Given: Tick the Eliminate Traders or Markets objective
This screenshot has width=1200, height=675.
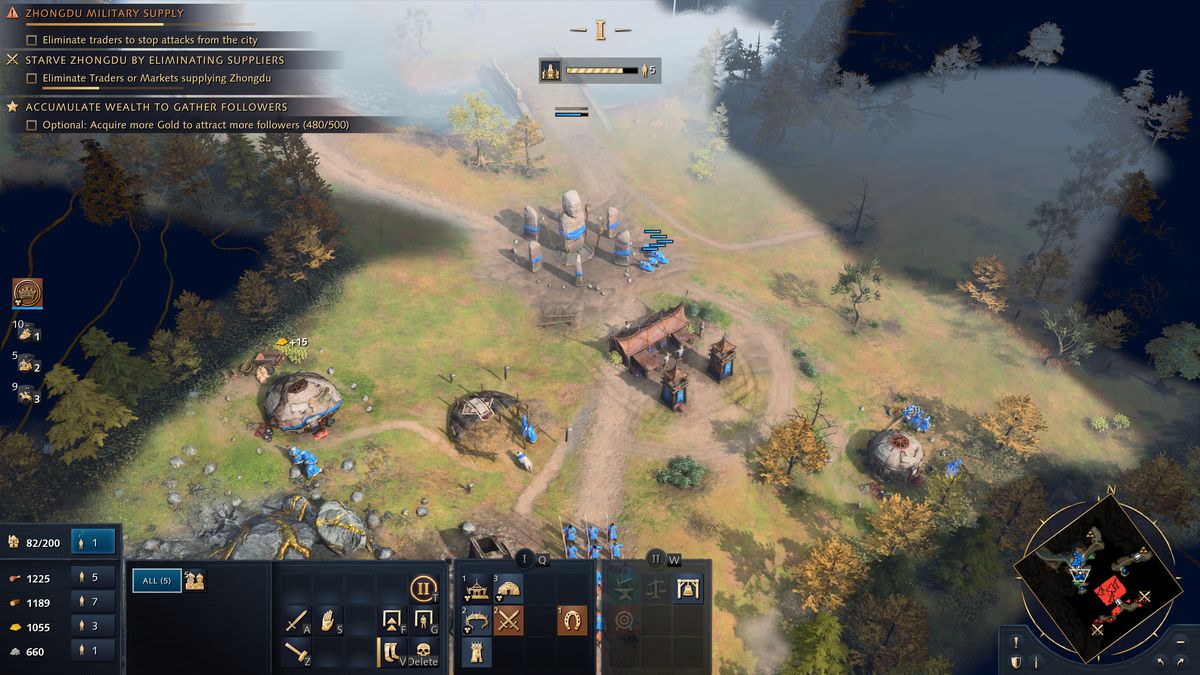Looking at the screenshot, I should [32, 78].
